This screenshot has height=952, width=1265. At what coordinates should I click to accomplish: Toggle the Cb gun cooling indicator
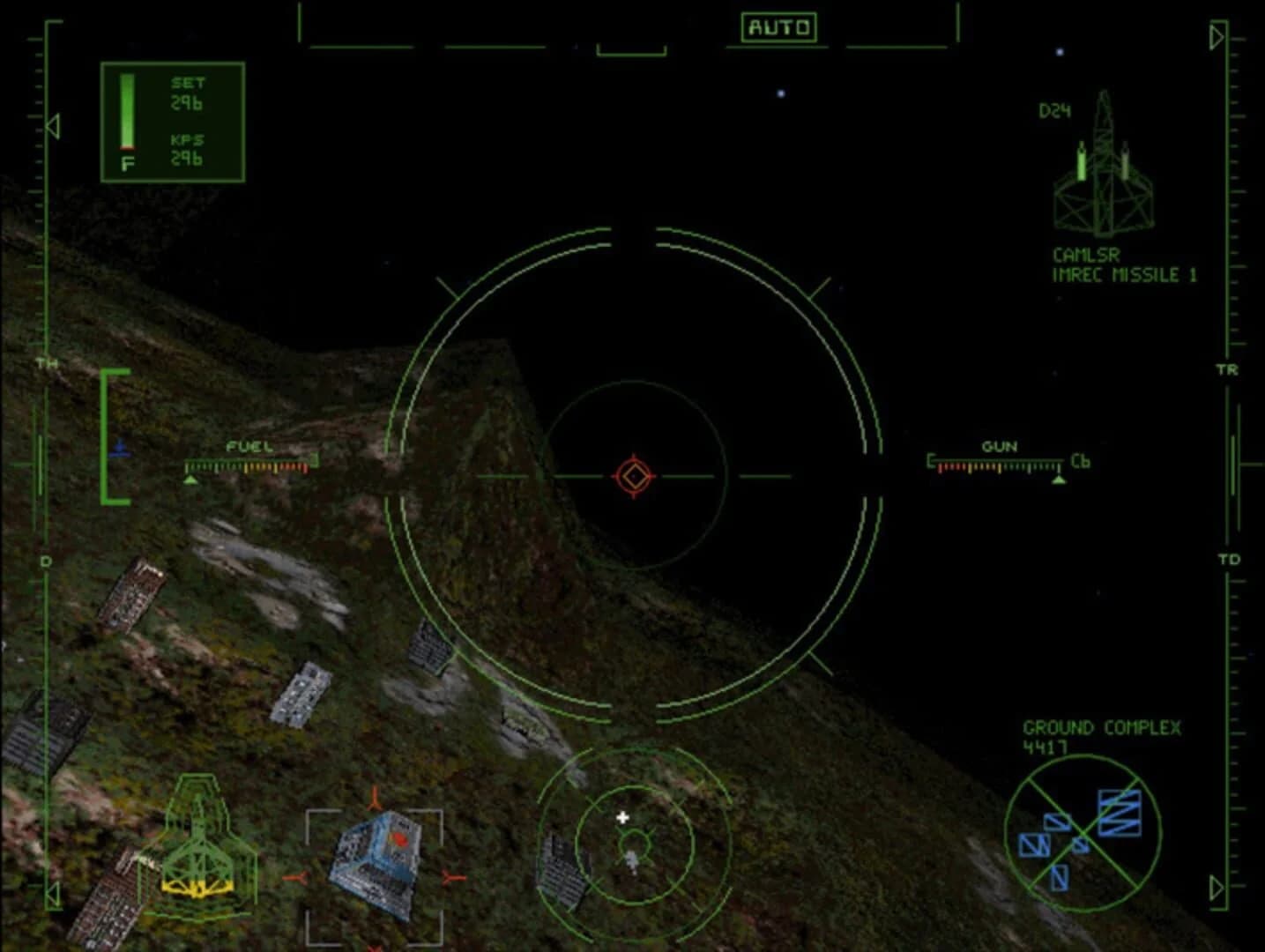[x=1082, y=461]
